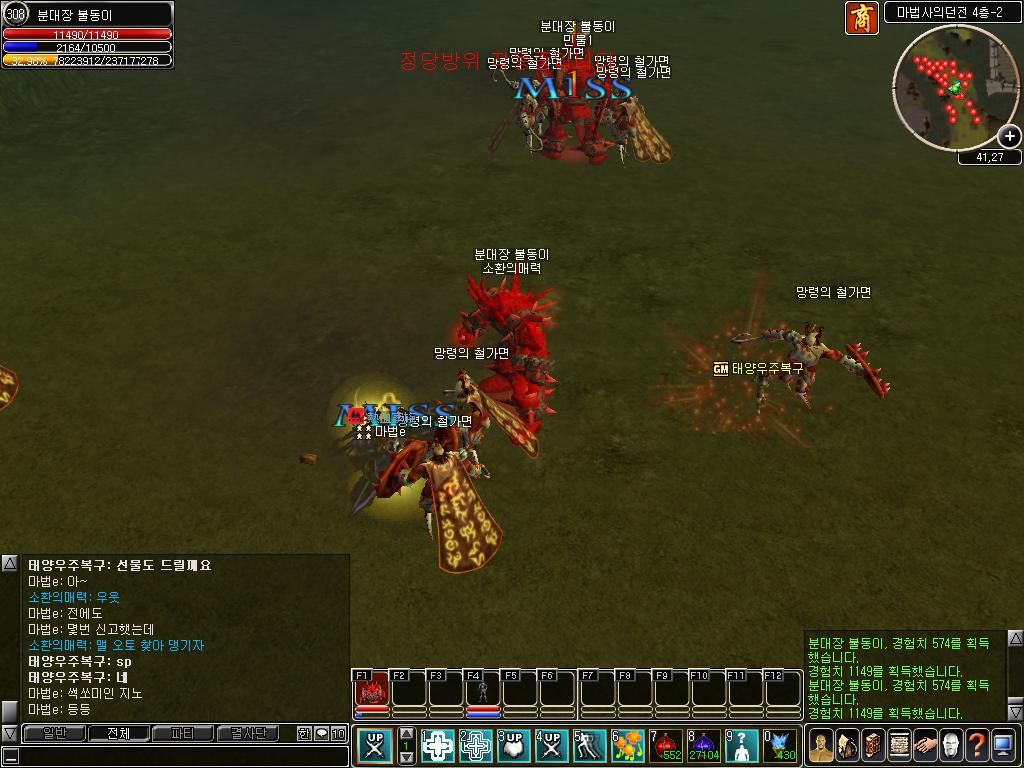Open the red 商 merchant icon
This screenshot has width=1024, height=768.
tap(862, 18)
